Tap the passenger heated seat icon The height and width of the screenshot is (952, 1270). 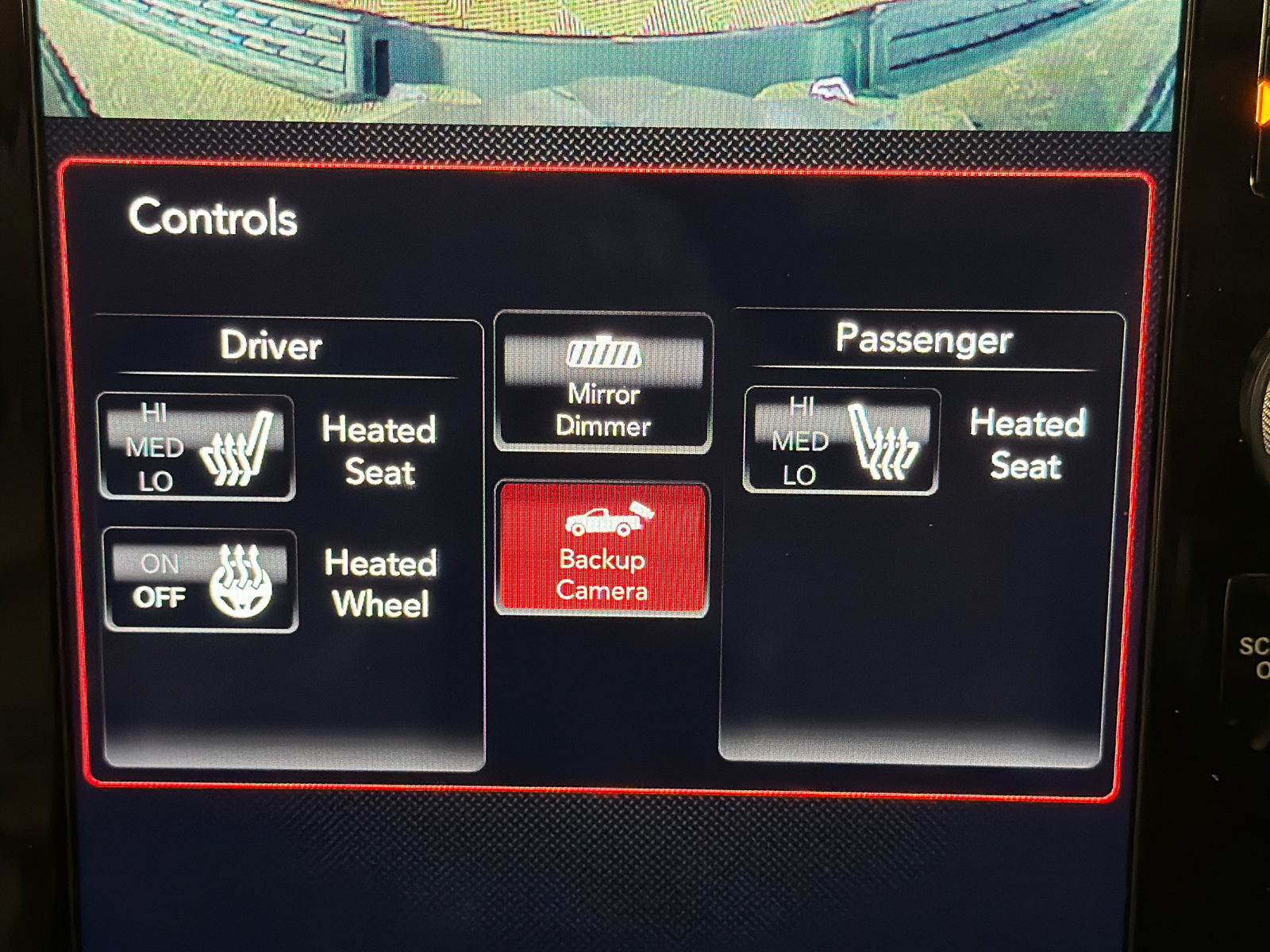coord(883,442)
